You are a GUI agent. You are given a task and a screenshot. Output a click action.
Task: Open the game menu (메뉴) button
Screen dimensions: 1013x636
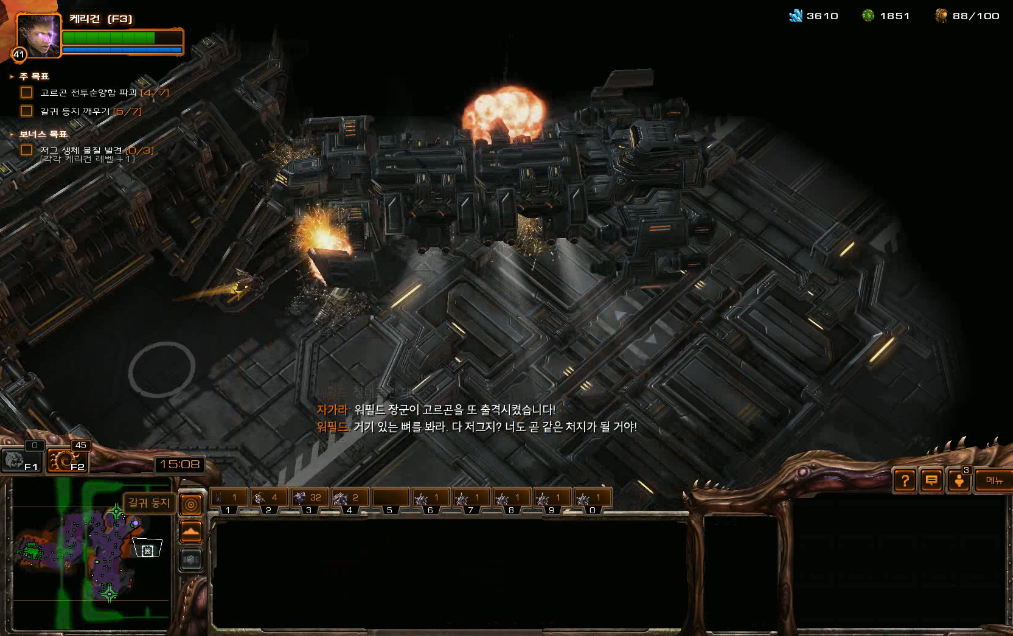(x=992, y=481)
